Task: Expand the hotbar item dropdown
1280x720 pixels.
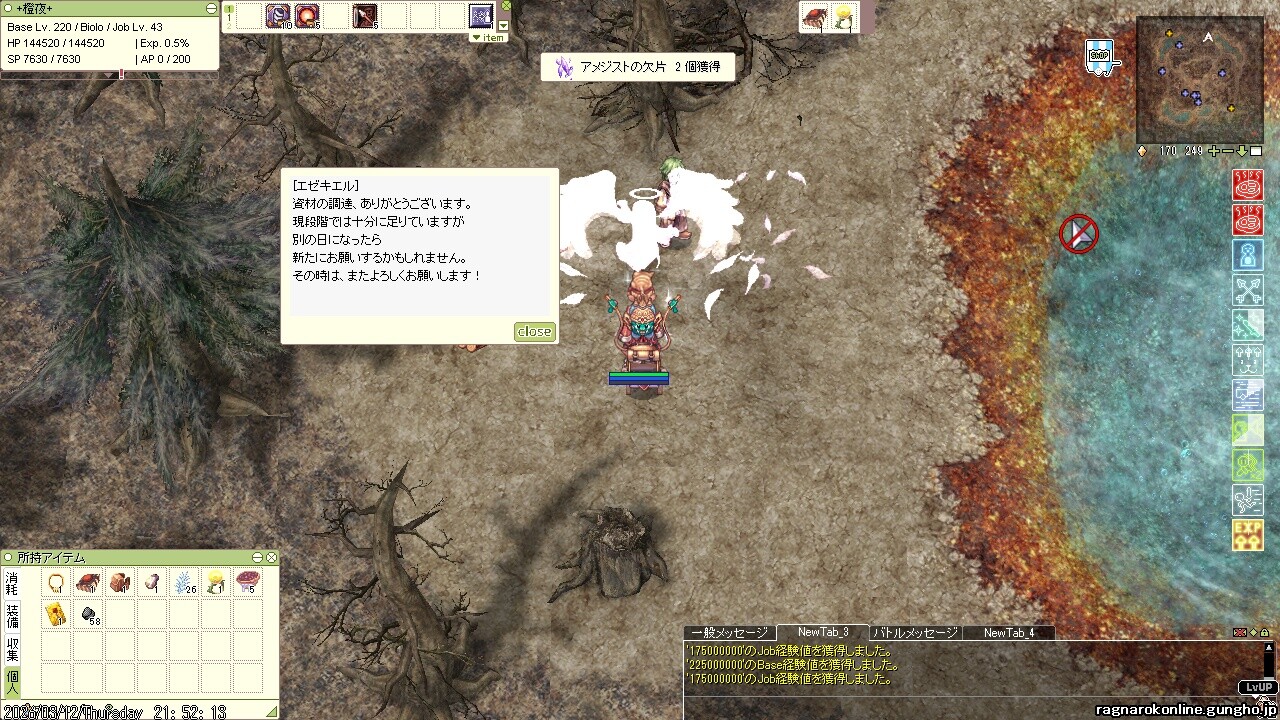Action: (x=504, y=26)
